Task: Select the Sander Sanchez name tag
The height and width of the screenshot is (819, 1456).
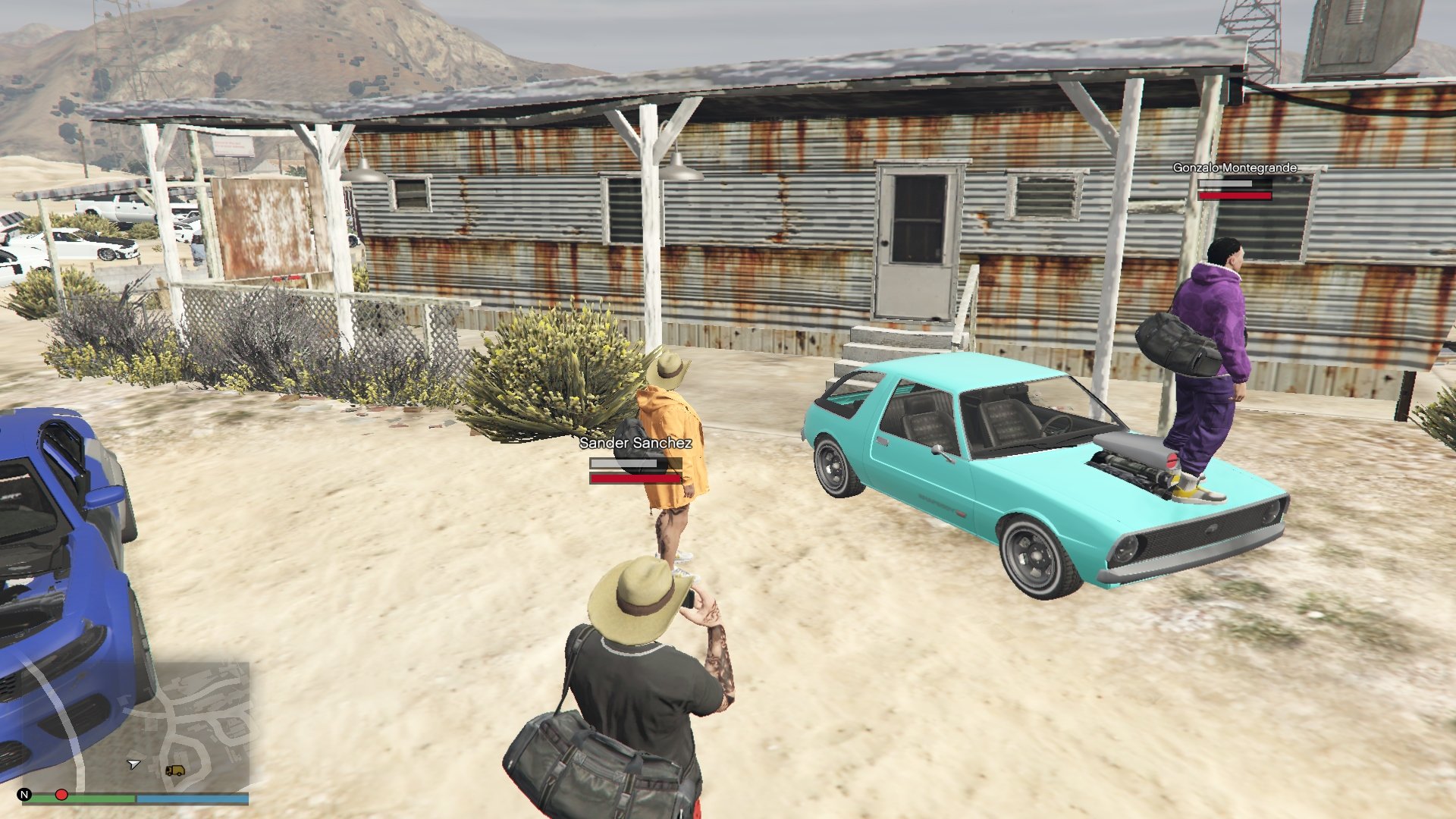Action: pos(635,443)
